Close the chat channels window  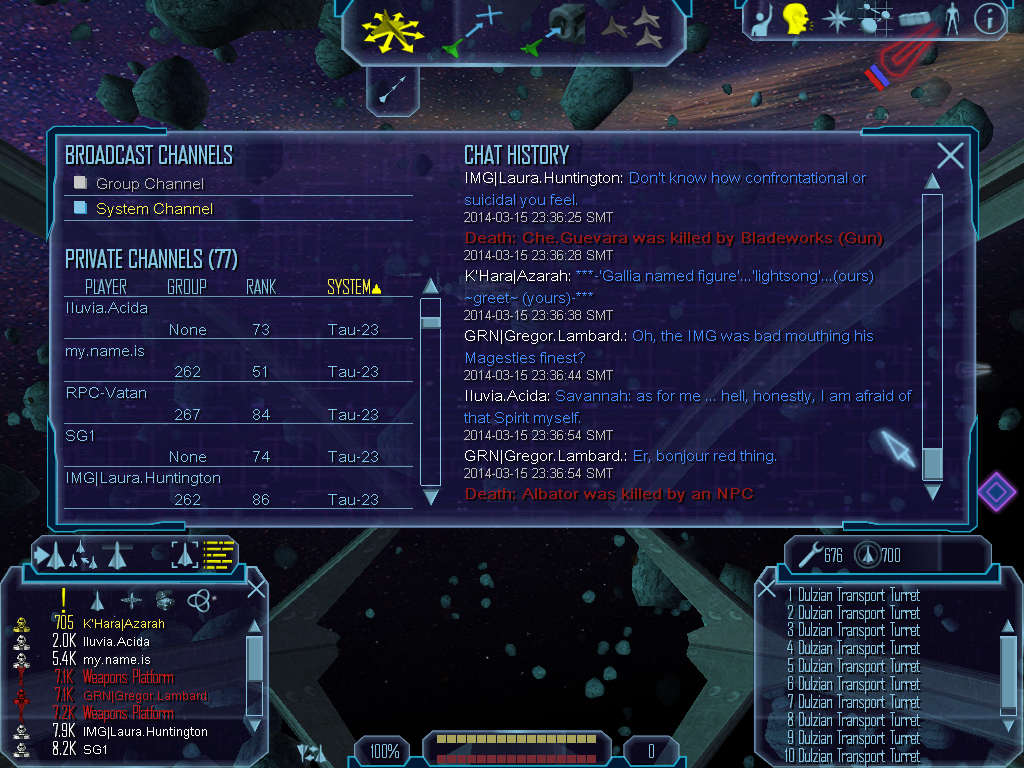(950, 155)
